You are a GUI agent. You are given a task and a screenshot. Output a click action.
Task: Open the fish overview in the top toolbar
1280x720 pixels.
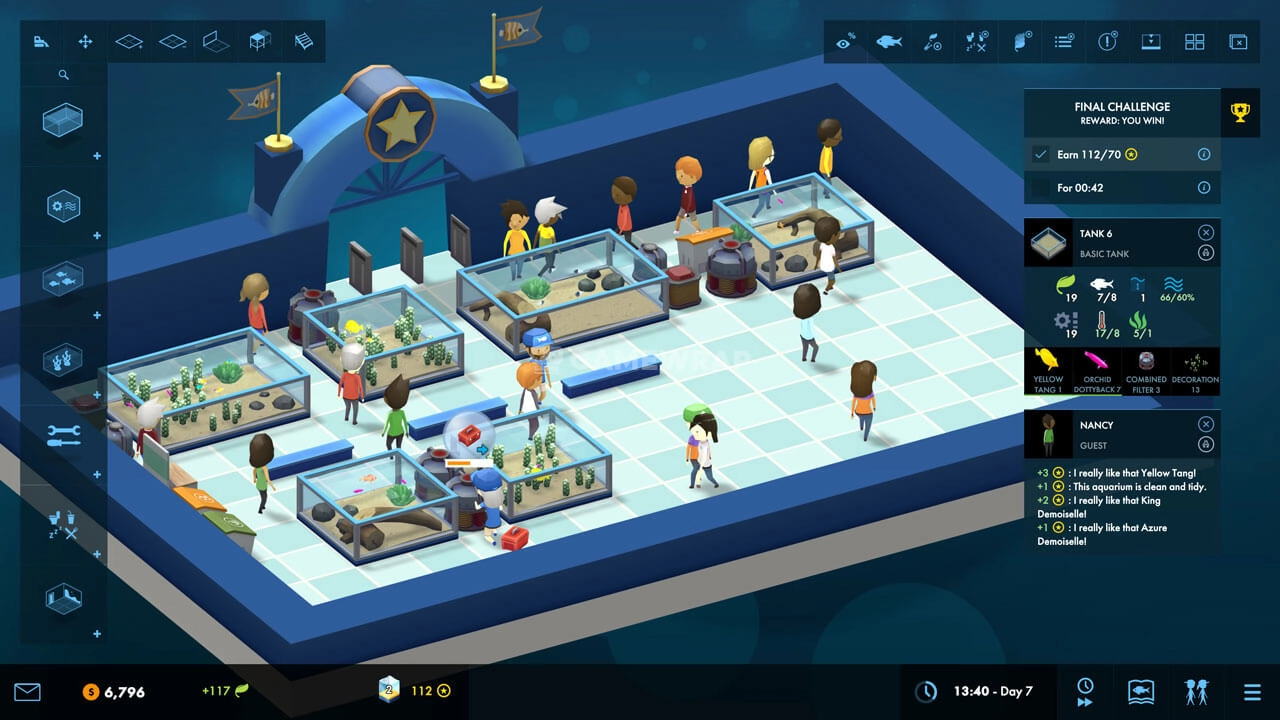coord(888,42)
